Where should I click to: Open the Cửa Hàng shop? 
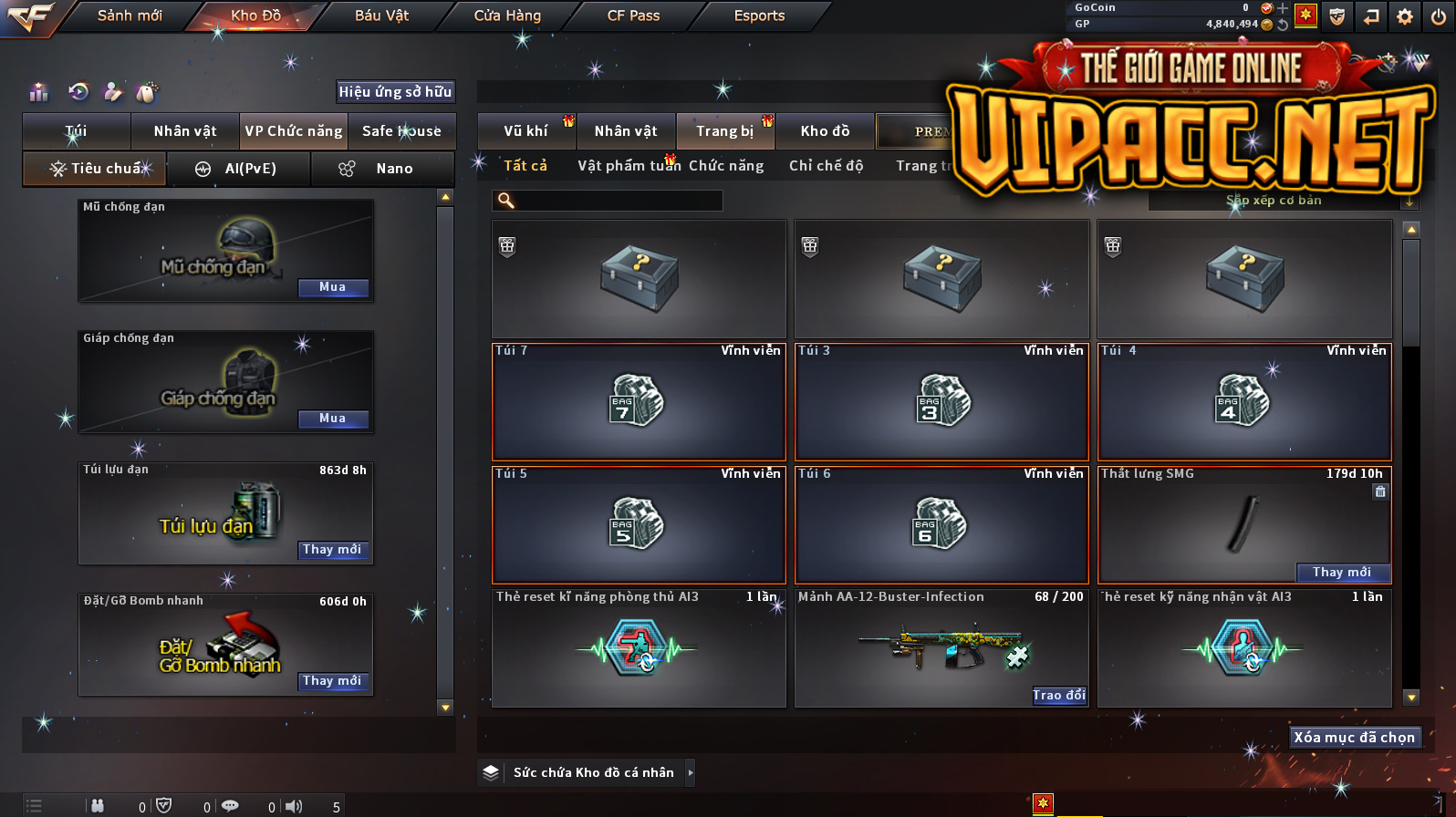pos(507,16)
